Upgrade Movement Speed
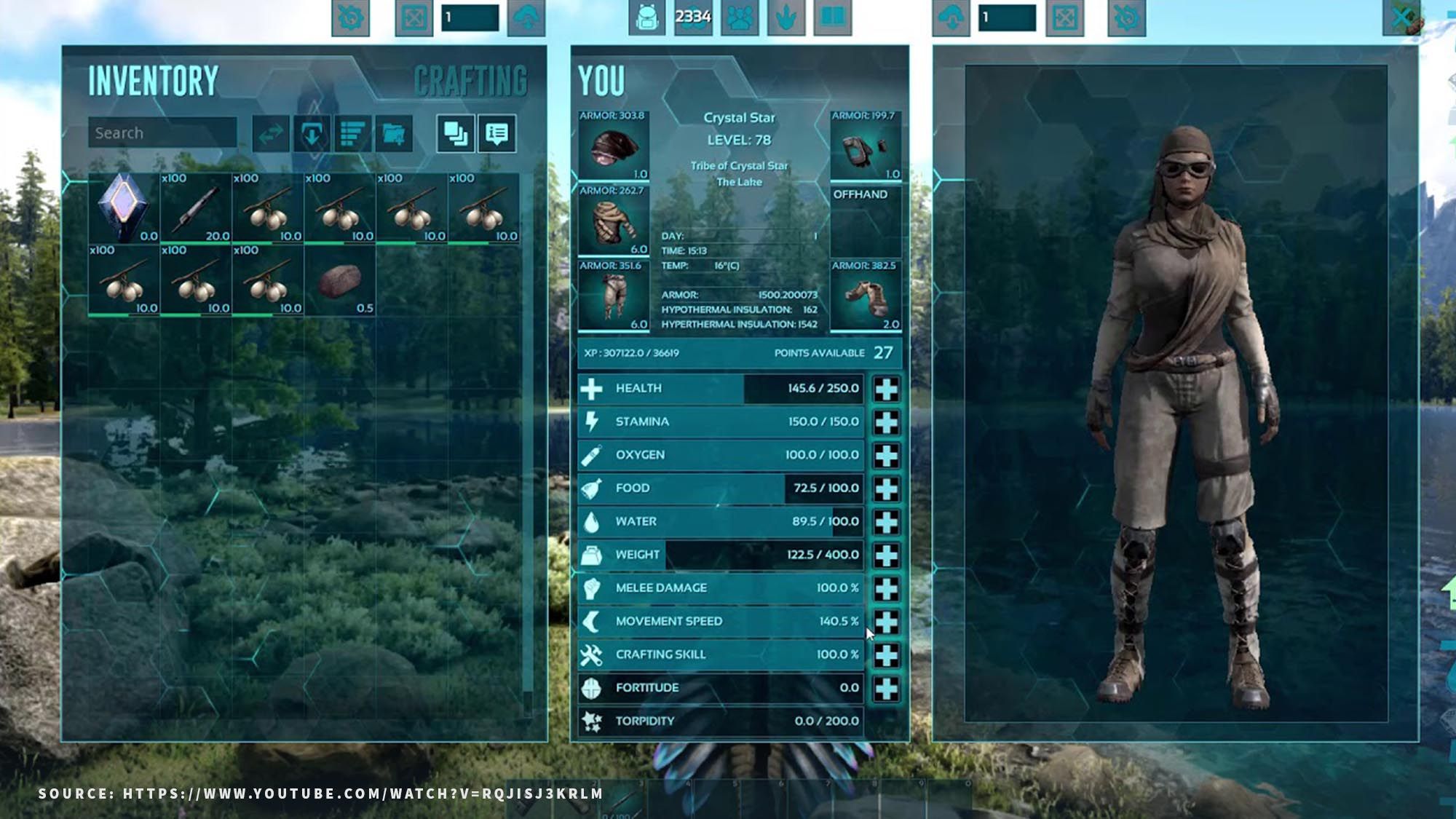The image size is (1456, 819). tap(886, 622)
